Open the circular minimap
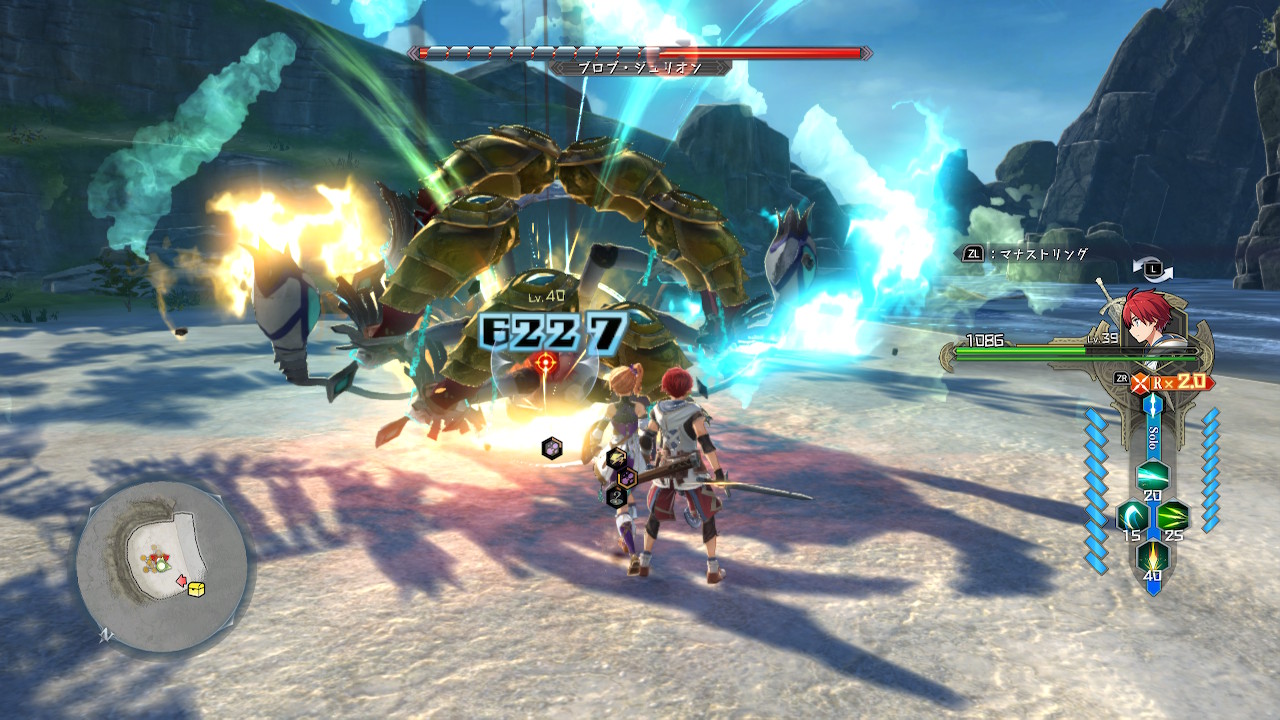1280x720 pixels. (161, 567)
